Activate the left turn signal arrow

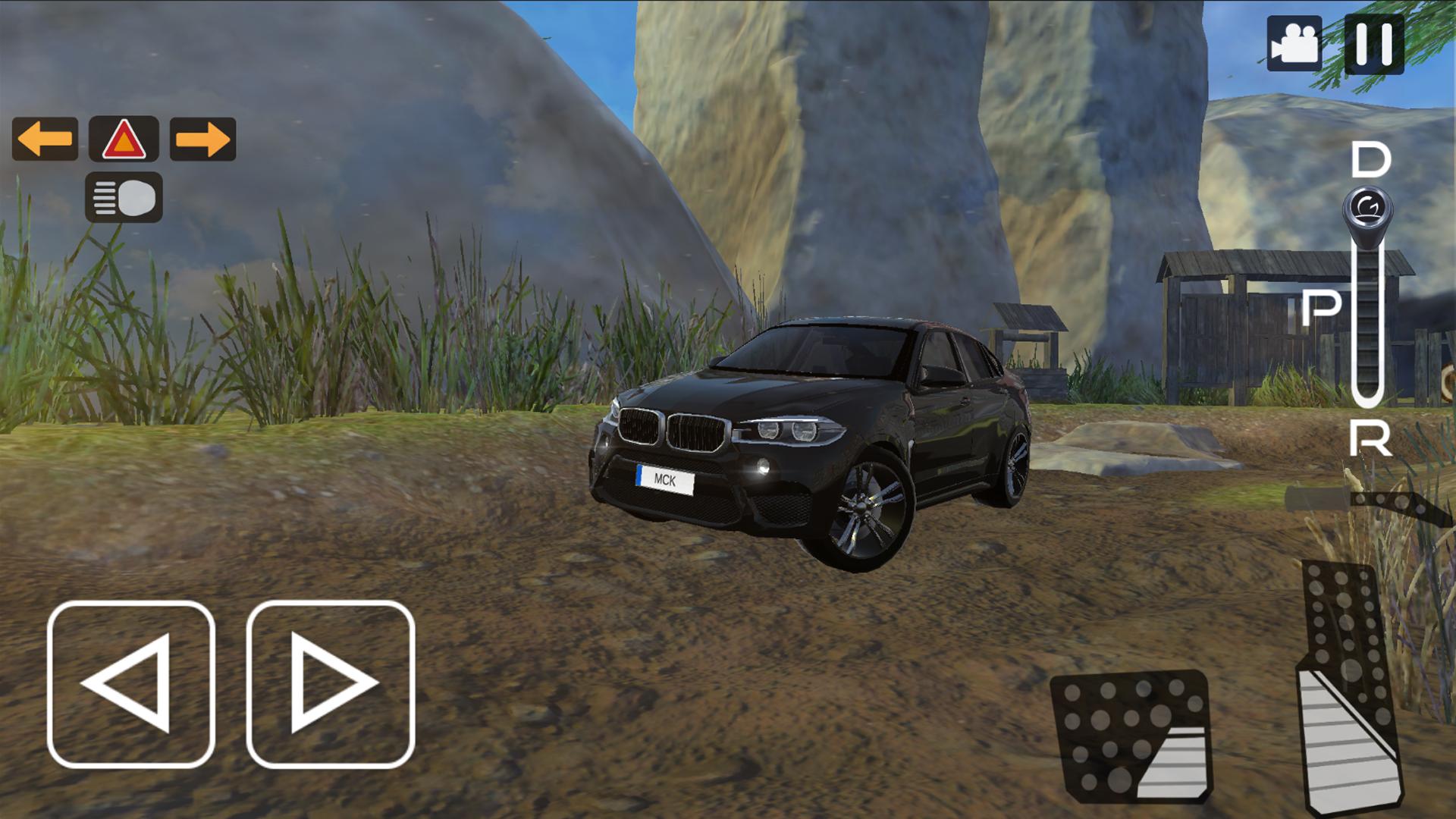click(x=45, y=139)
